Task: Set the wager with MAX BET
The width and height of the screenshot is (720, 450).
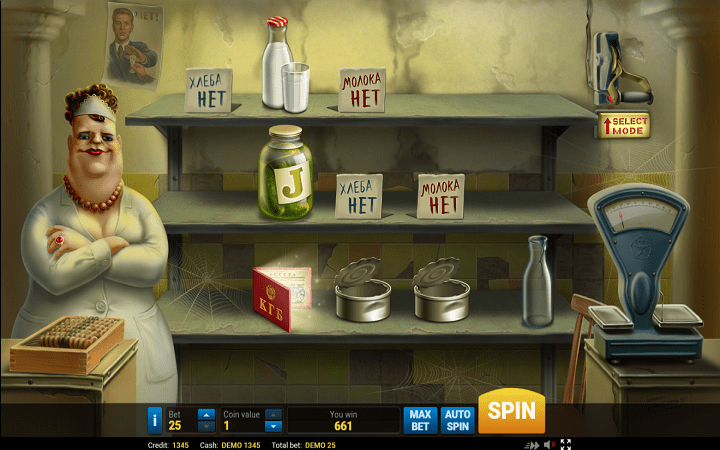Action: point(420,420)
